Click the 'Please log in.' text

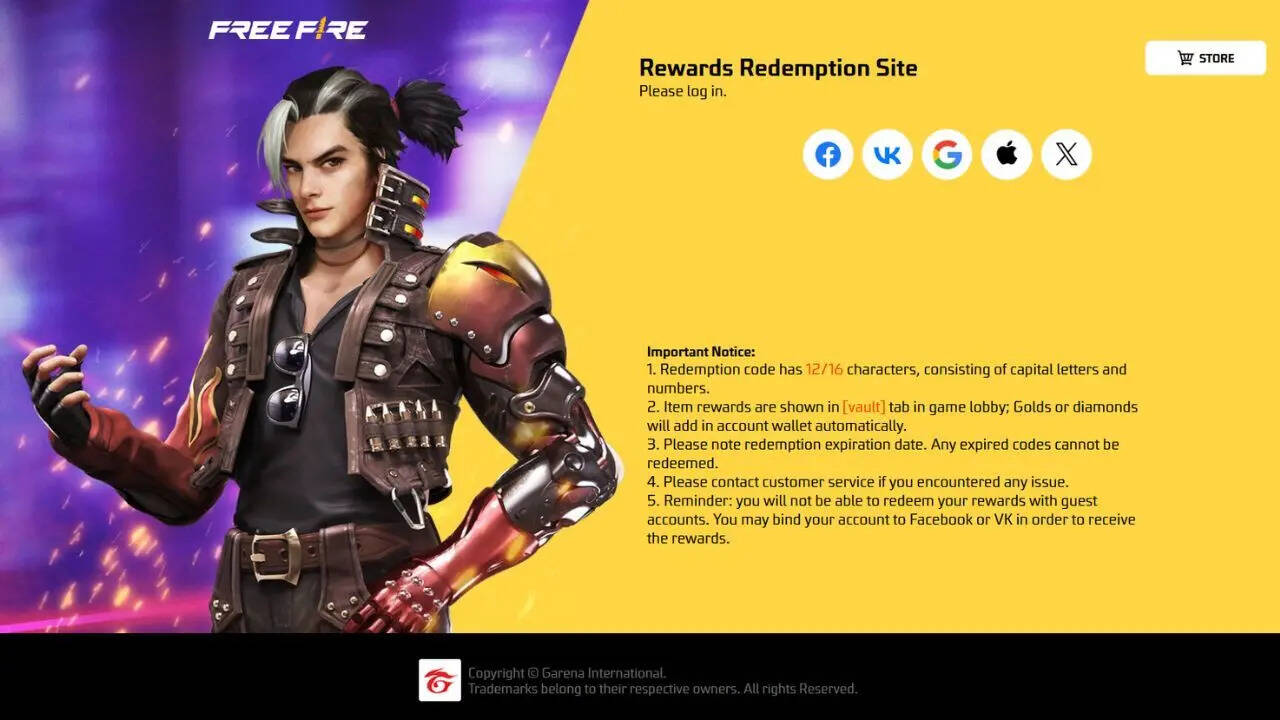click(x=683, y=91)
